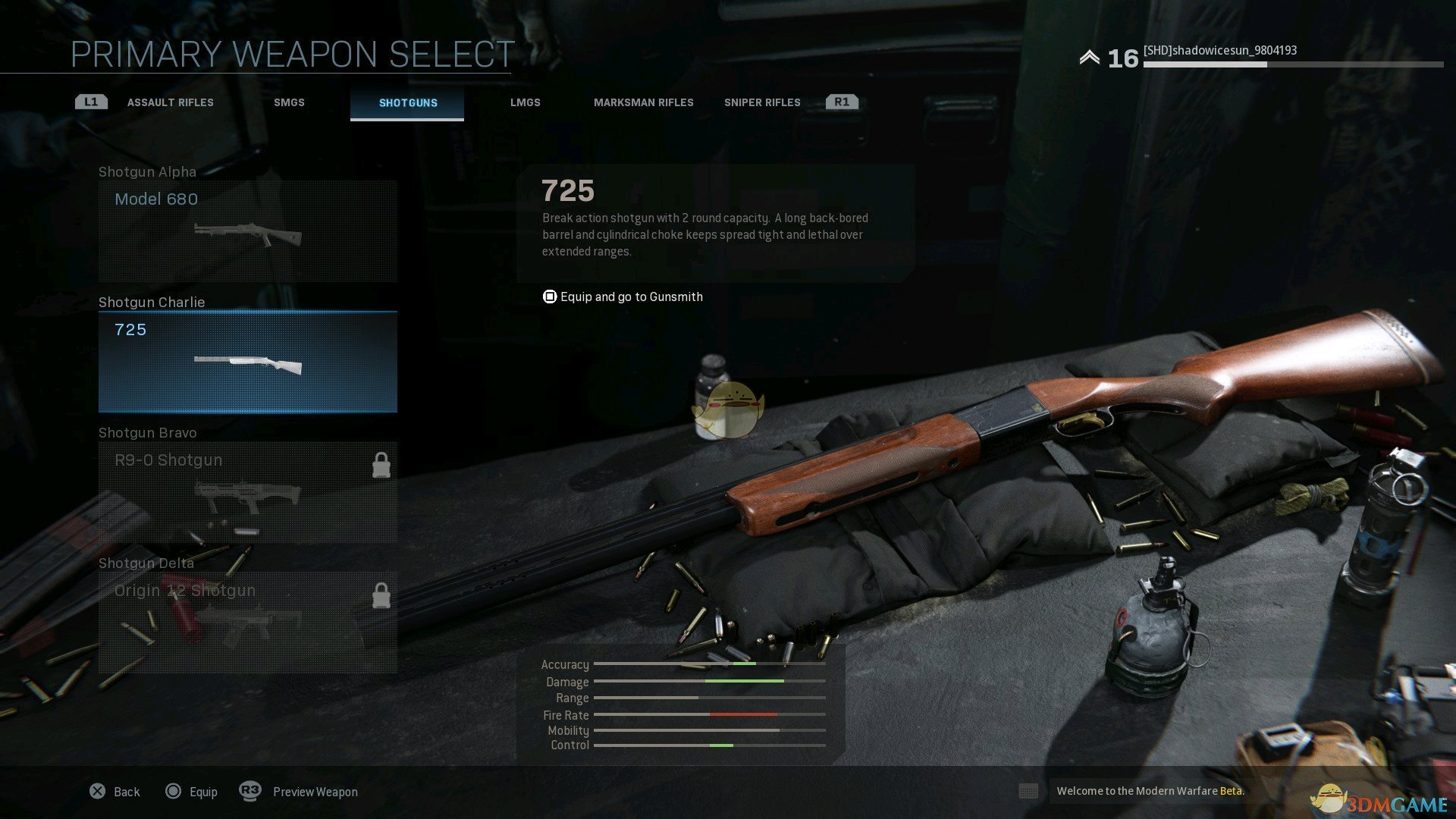Switch to the Assault Rifles tab
The image size is (1456, 819).
170,102
